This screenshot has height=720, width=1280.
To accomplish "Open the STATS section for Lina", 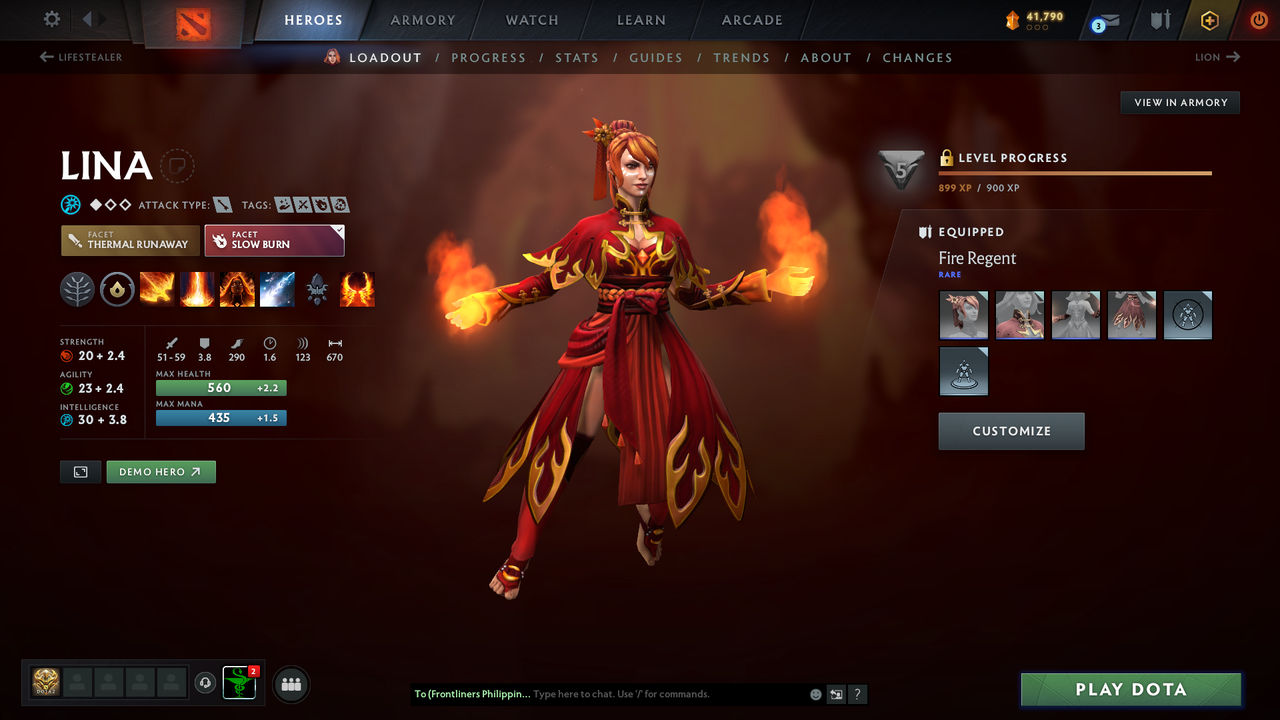I will [x=577, y=57].
